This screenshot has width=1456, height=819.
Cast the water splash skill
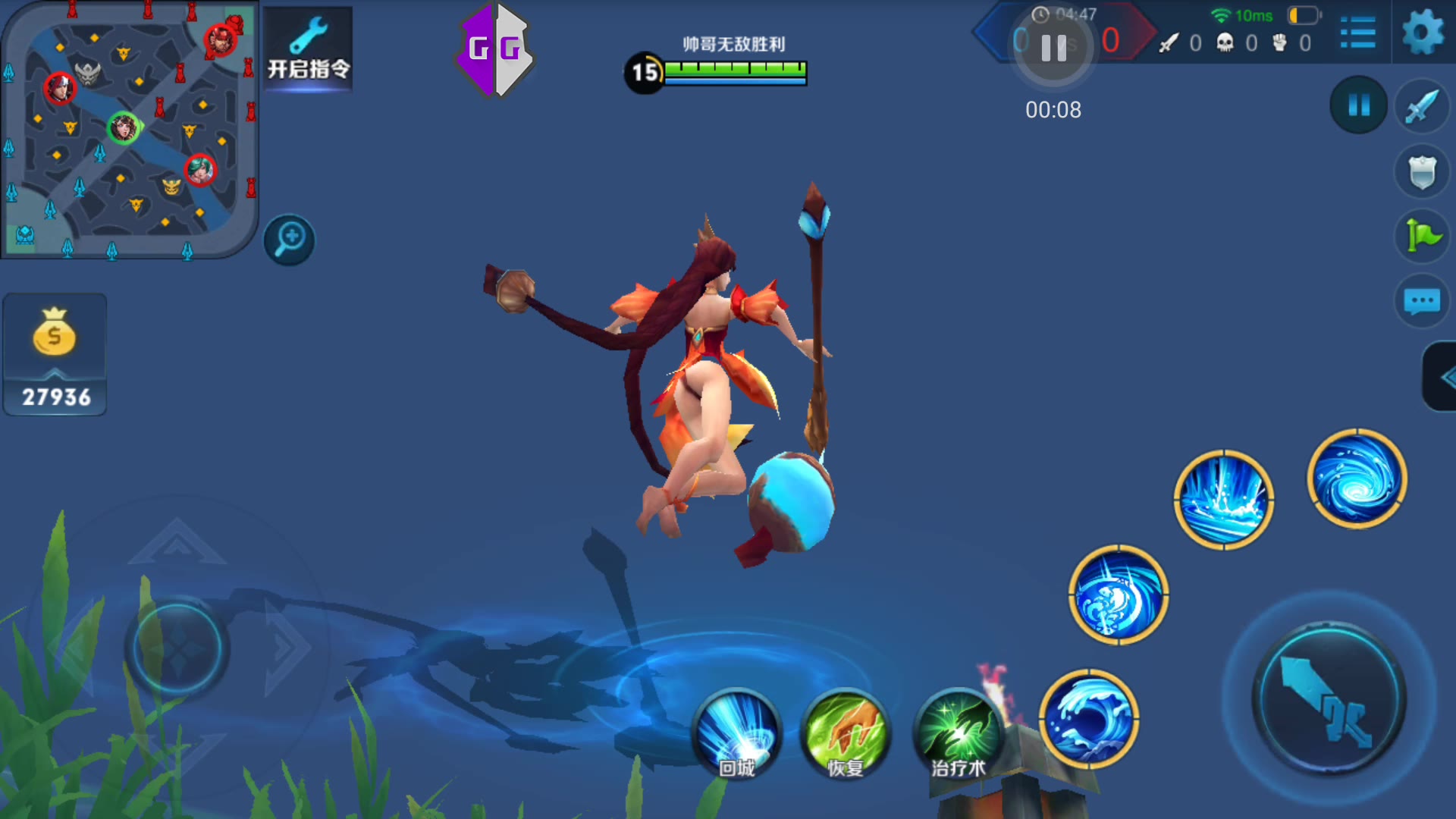(x=1223, y=499)
